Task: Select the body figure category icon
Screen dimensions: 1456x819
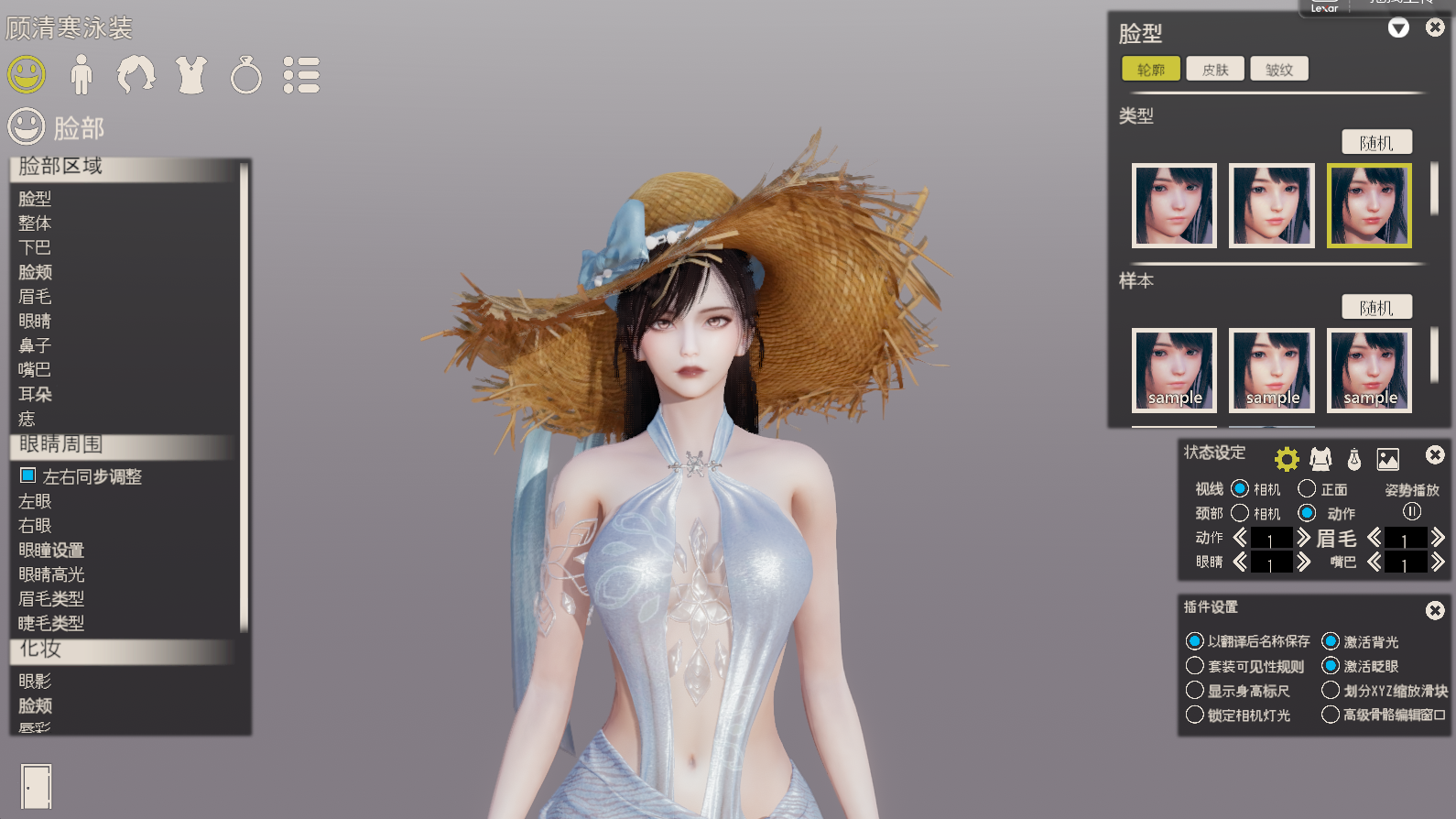Action: [81, 75]
